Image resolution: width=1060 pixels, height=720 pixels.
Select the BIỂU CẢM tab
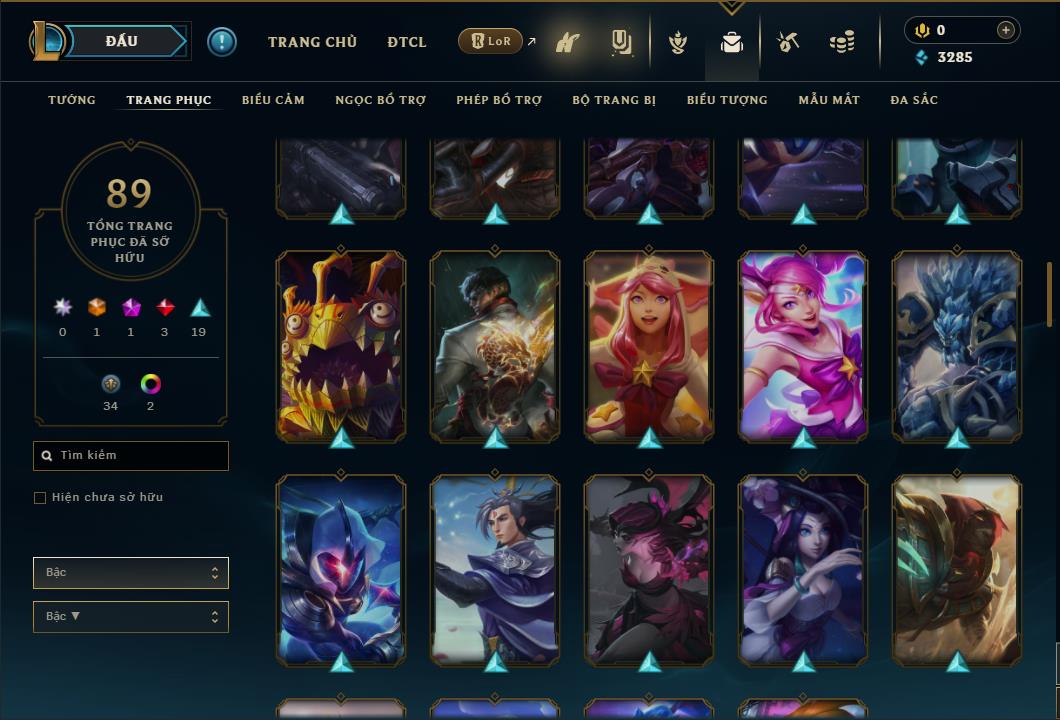[x=273, y=100]
